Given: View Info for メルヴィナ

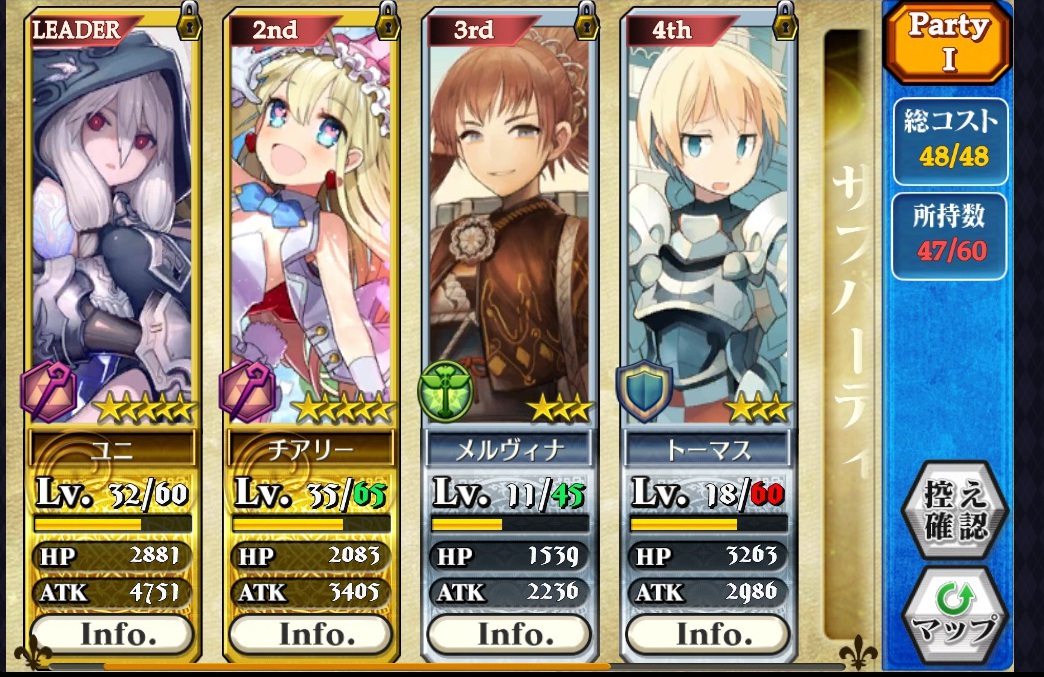Looking at the screenshot, I should (508, 634).
